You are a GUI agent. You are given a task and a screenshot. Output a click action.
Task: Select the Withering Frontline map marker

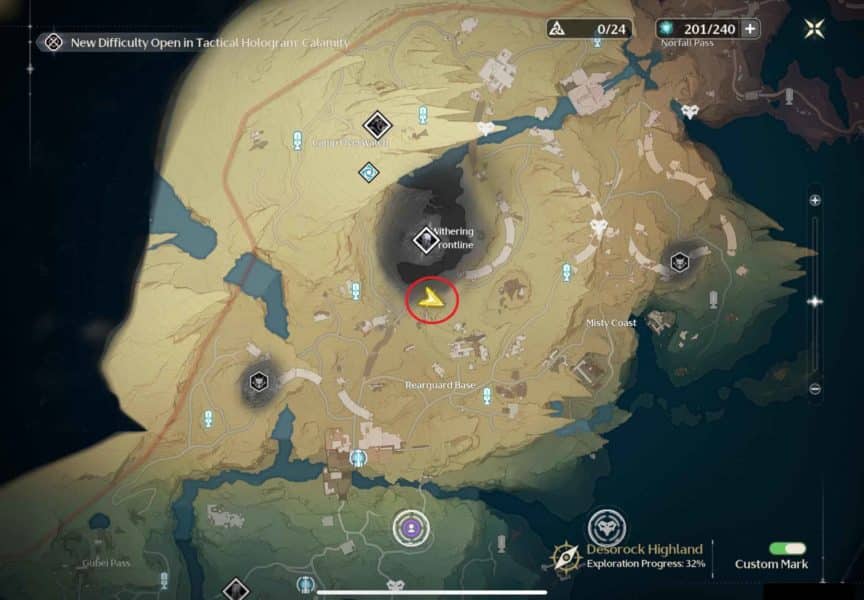[x=426, y=240]
